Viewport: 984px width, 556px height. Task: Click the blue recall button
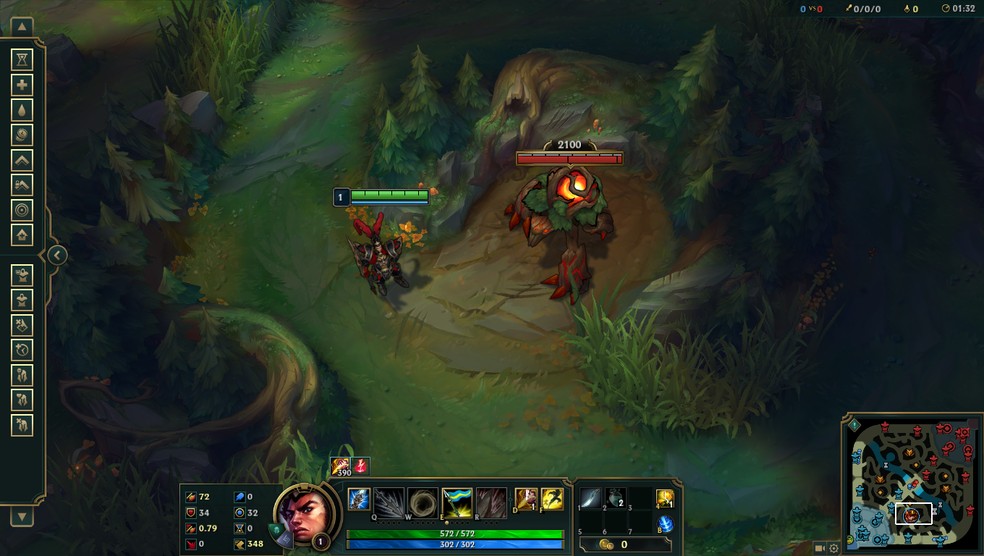[x=665, y=524]
